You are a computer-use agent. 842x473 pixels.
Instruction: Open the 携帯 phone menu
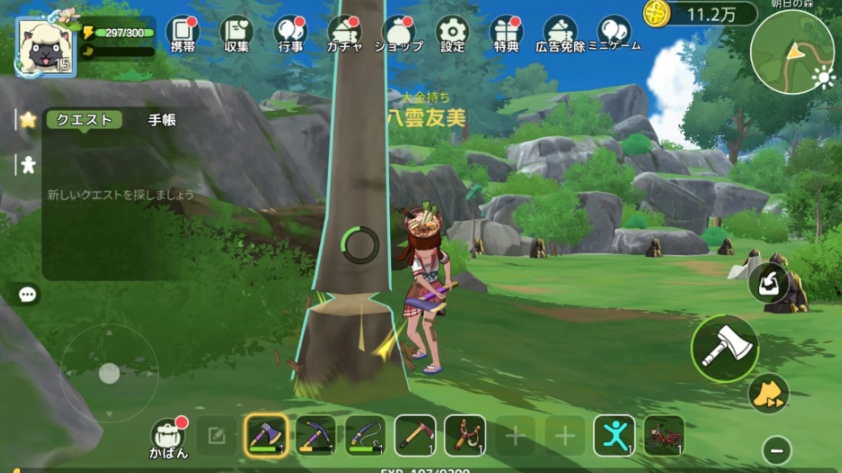182,34
